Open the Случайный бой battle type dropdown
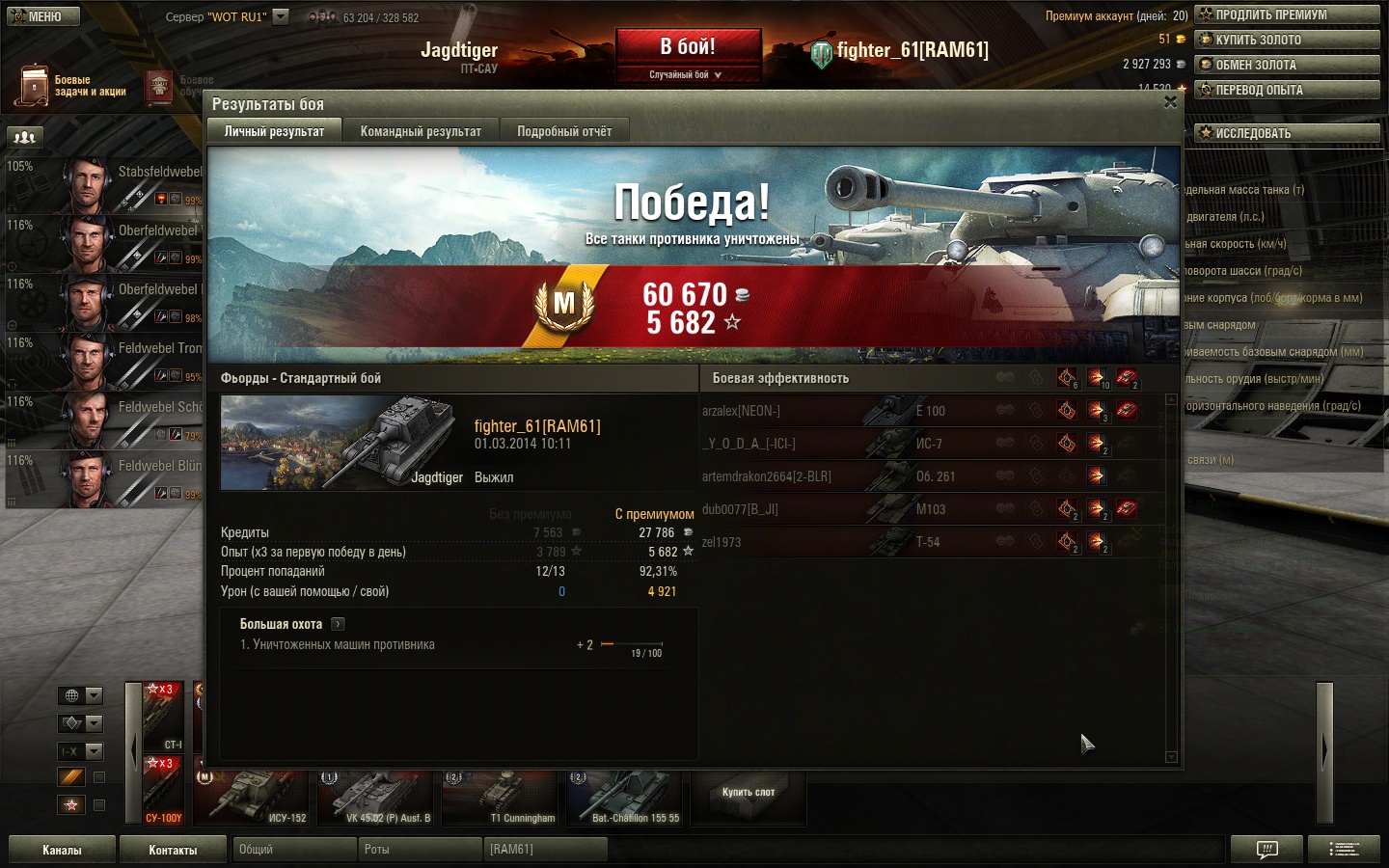This screenshot has width=1389, height=868. point(687,75)
